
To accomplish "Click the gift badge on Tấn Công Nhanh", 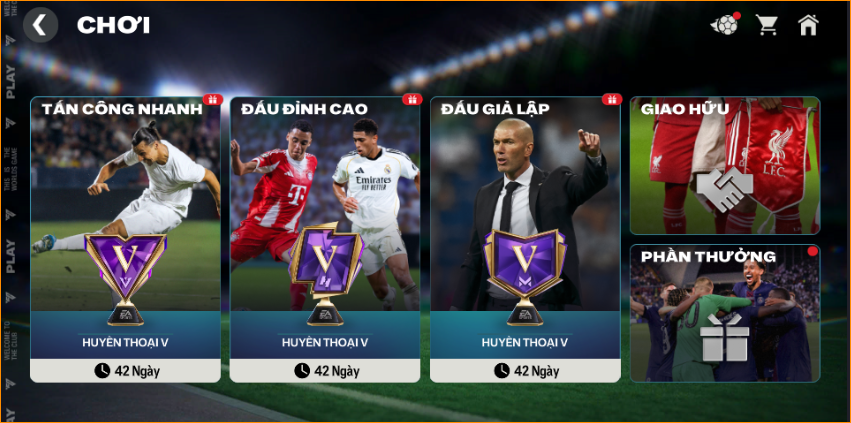I will pyautogui.click(x=211, y=100).
